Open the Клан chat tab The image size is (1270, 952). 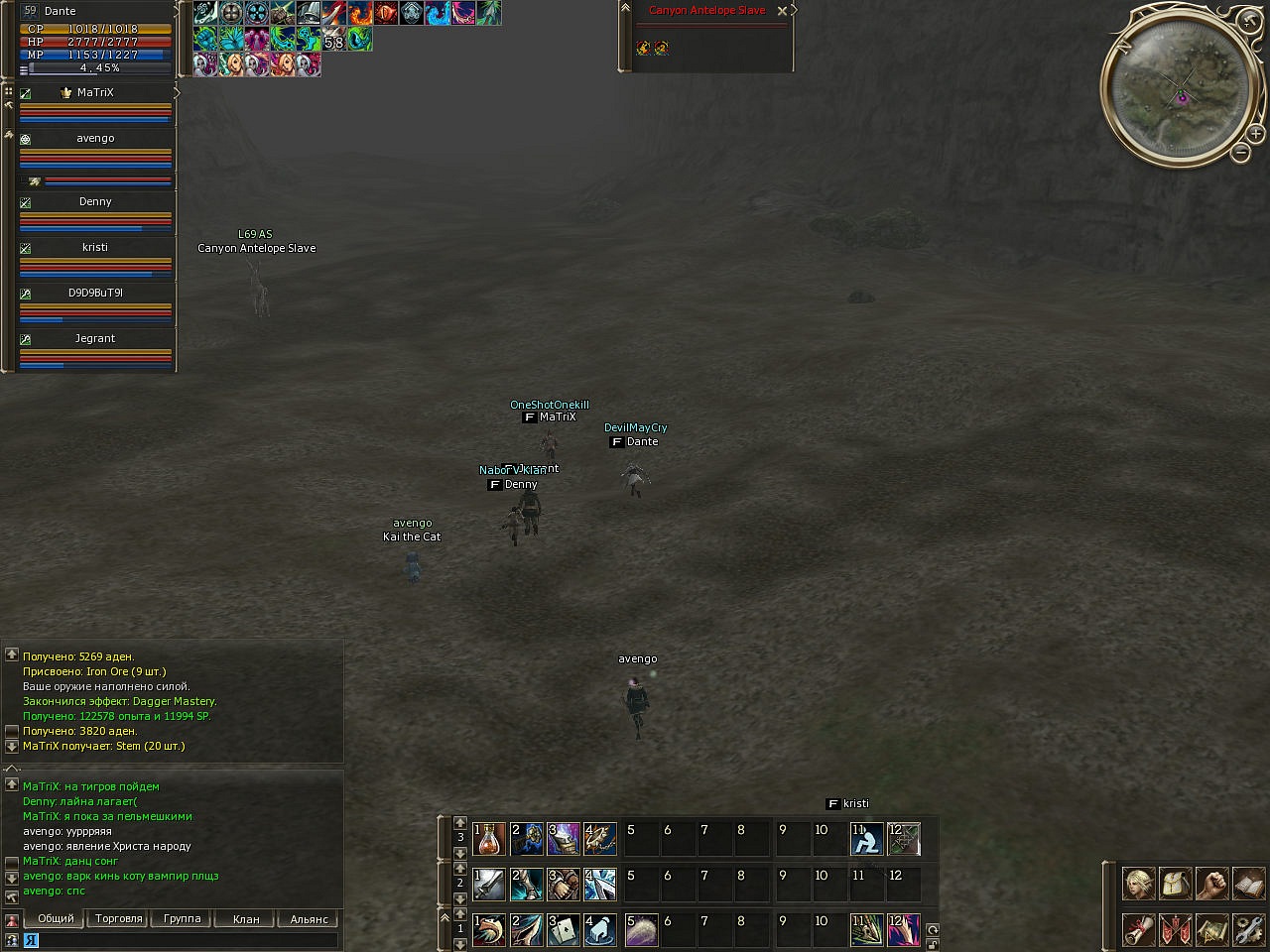246,919
